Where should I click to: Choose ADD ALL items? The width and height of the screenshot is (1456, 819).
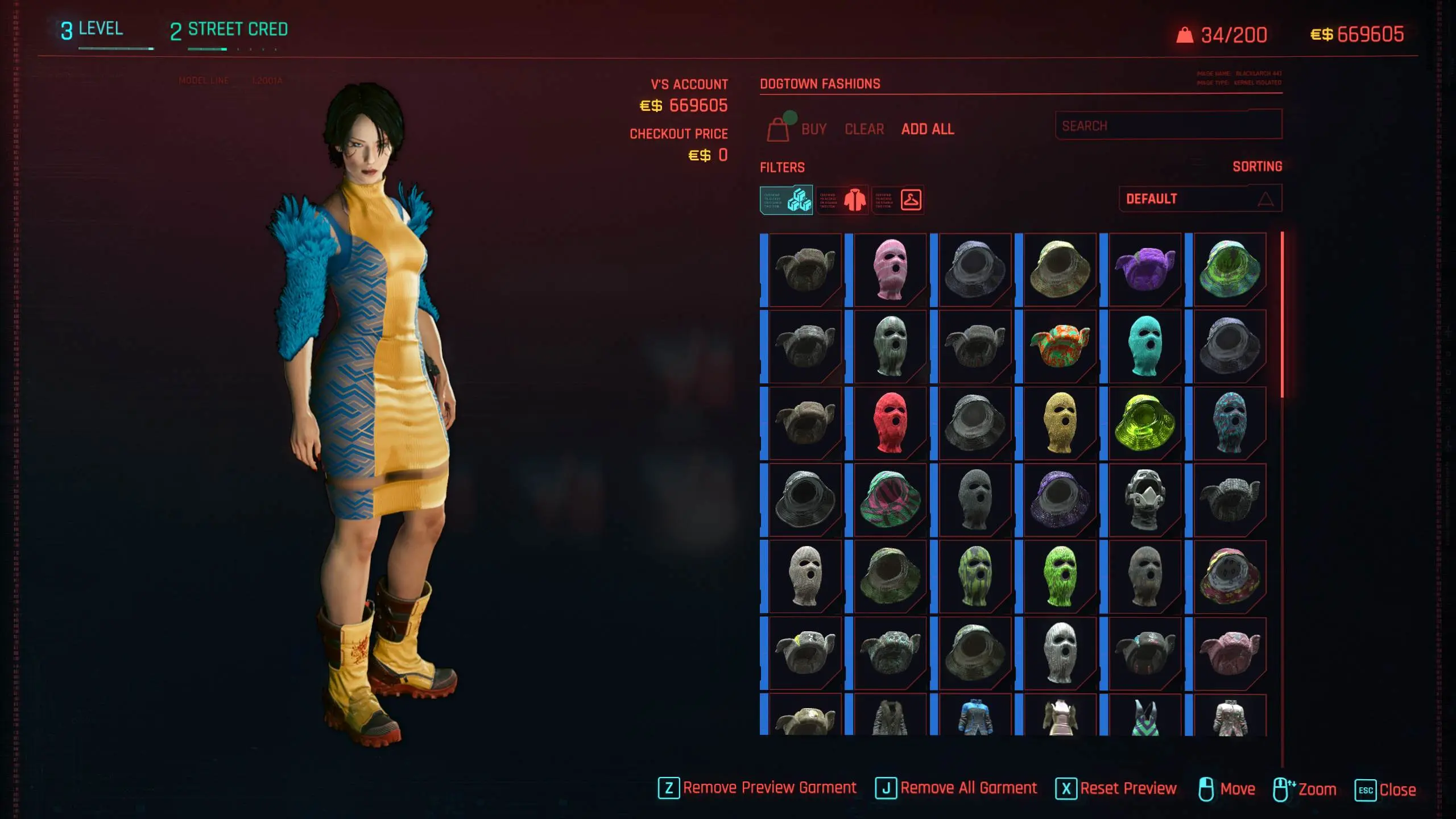[x=928, y=130]
